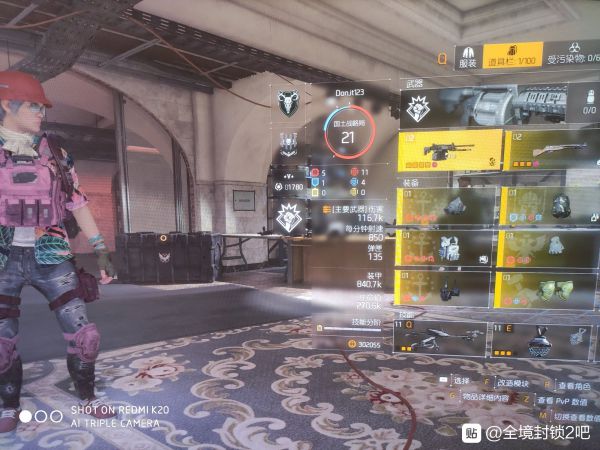The image size is (600, 450).
Task: Open the 道具栏 inventory tab
Action: point(514,56)
